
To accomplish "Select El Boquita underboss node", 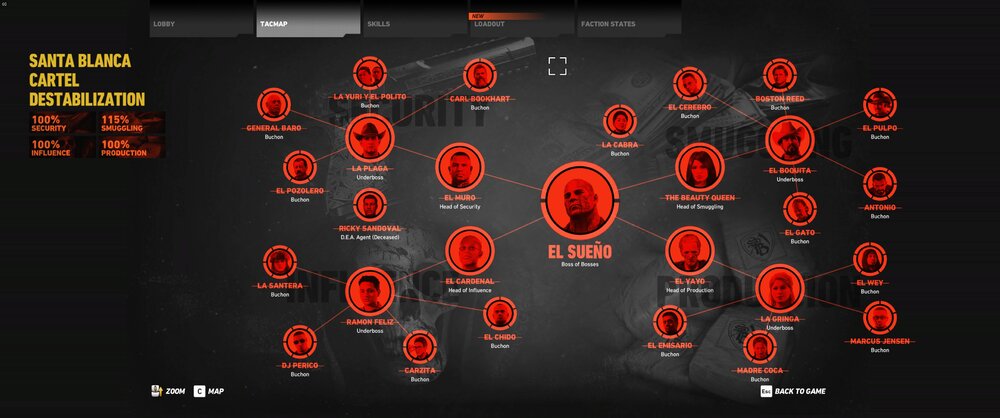I will (790, 141).
